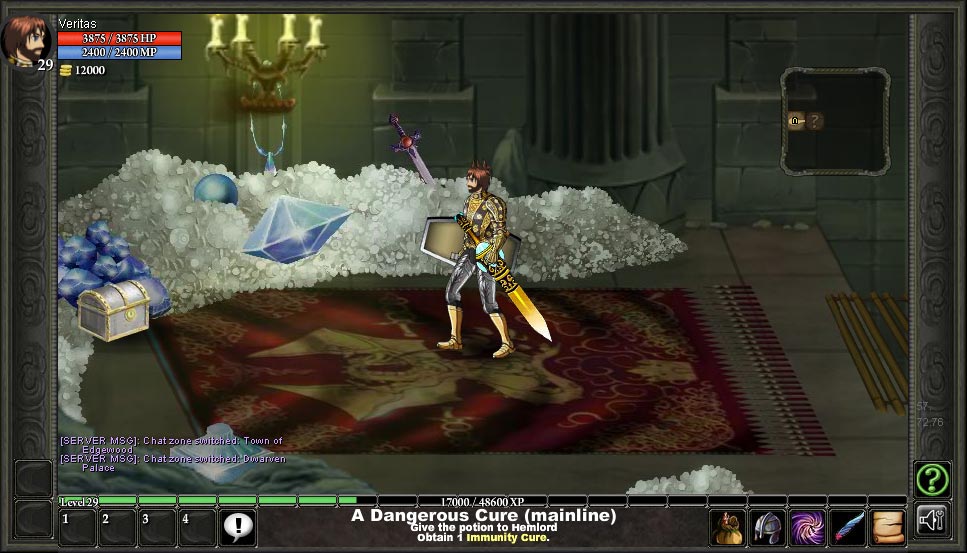Open the Veritas character portrait
Image resolution: width=967 pixels, height=553 pixels.
(x=24, y=40)
